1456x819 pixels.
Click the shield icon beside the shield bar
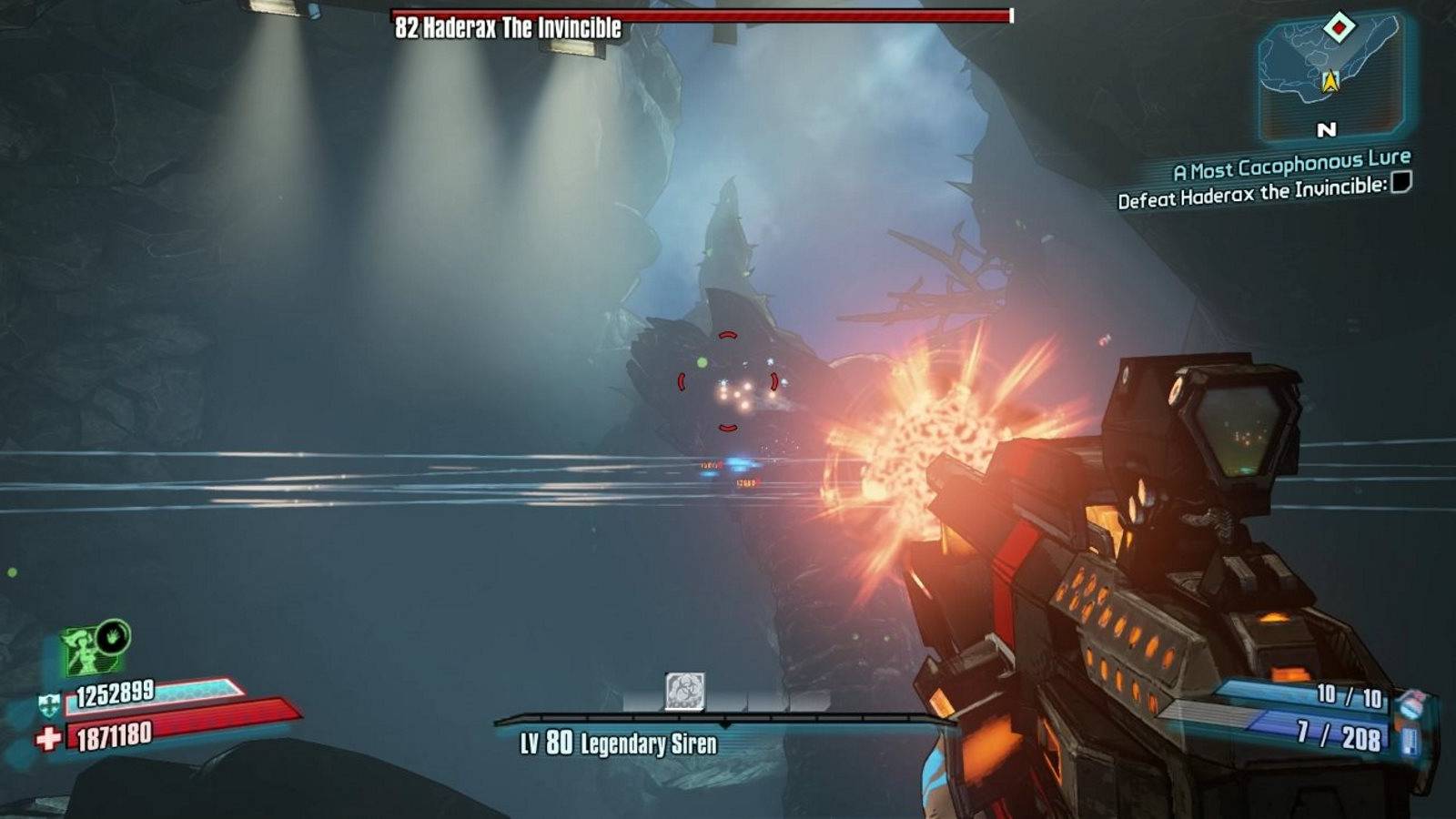point(49,703)
